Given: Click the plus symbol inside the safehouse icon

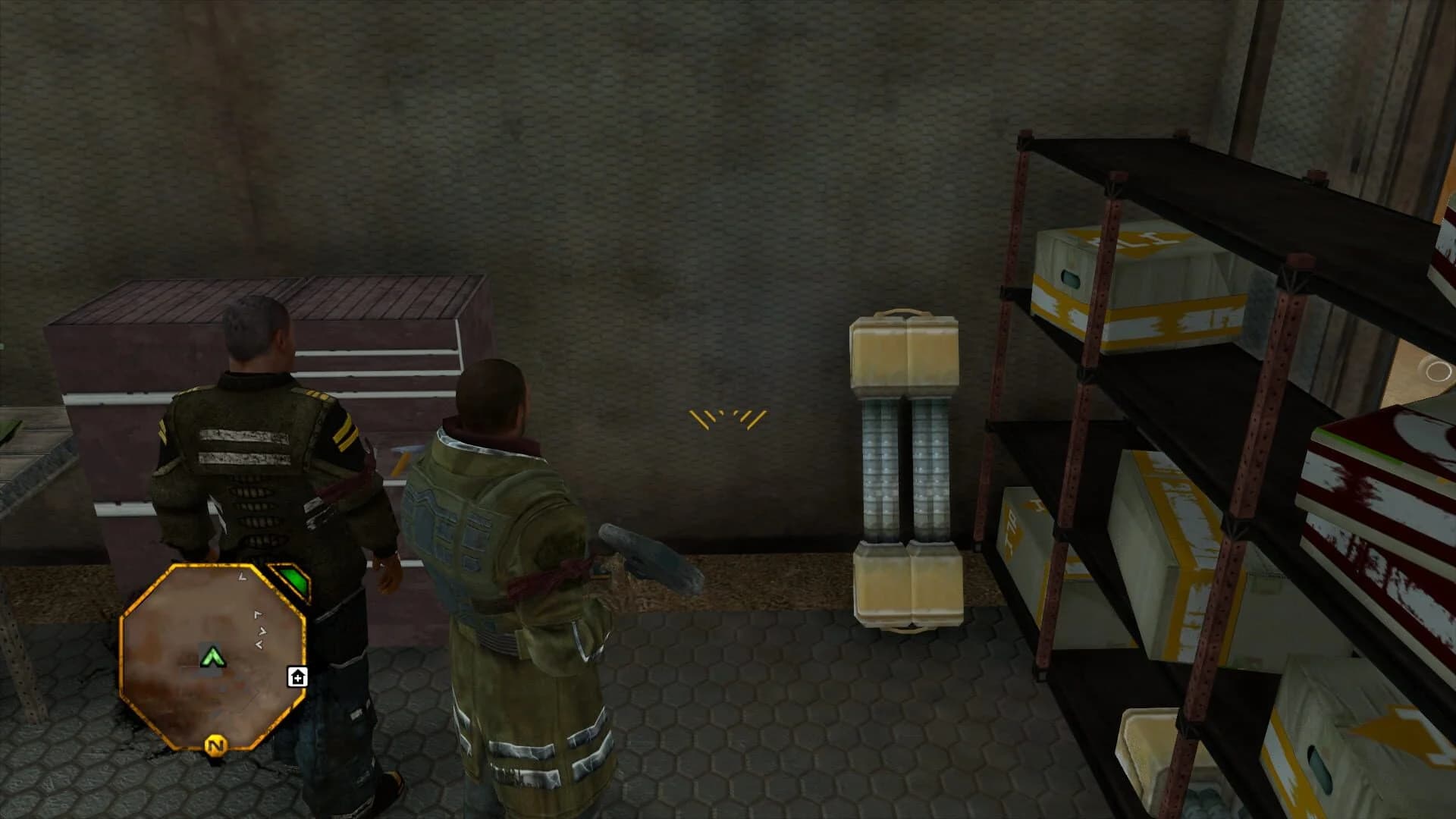Looking at the screenshot, I should pos(298,679).
